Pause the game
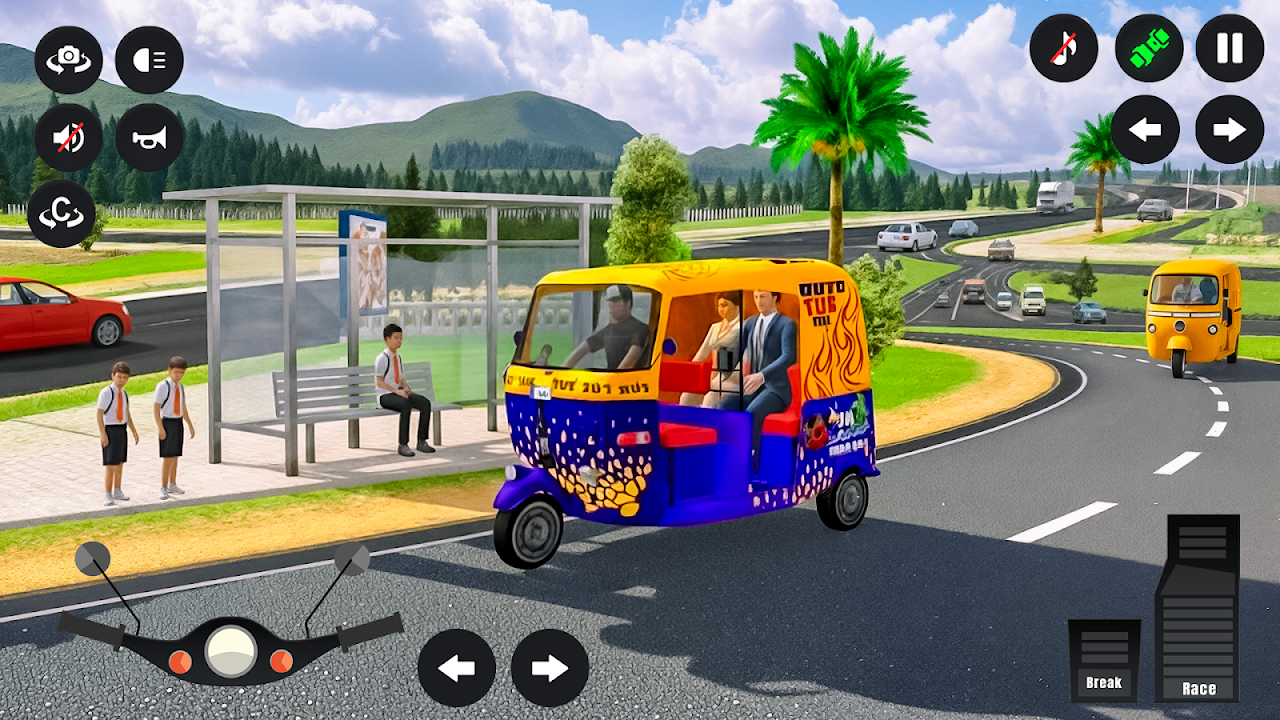The image size is (1280, 720). pyautogui.click(x=1230, y=48)
